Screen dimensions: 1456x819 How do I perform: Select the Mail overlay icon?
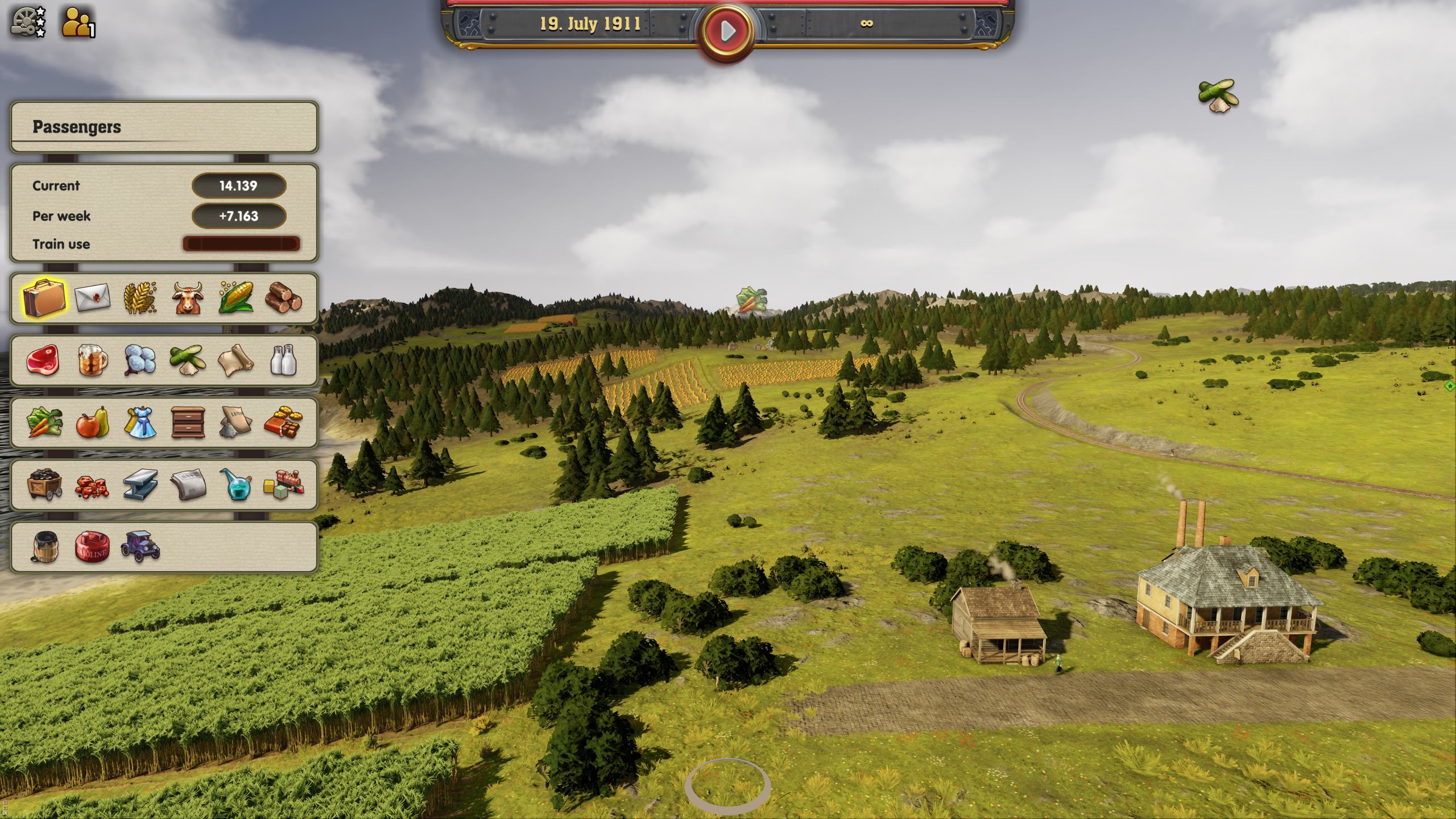point(92,299)
